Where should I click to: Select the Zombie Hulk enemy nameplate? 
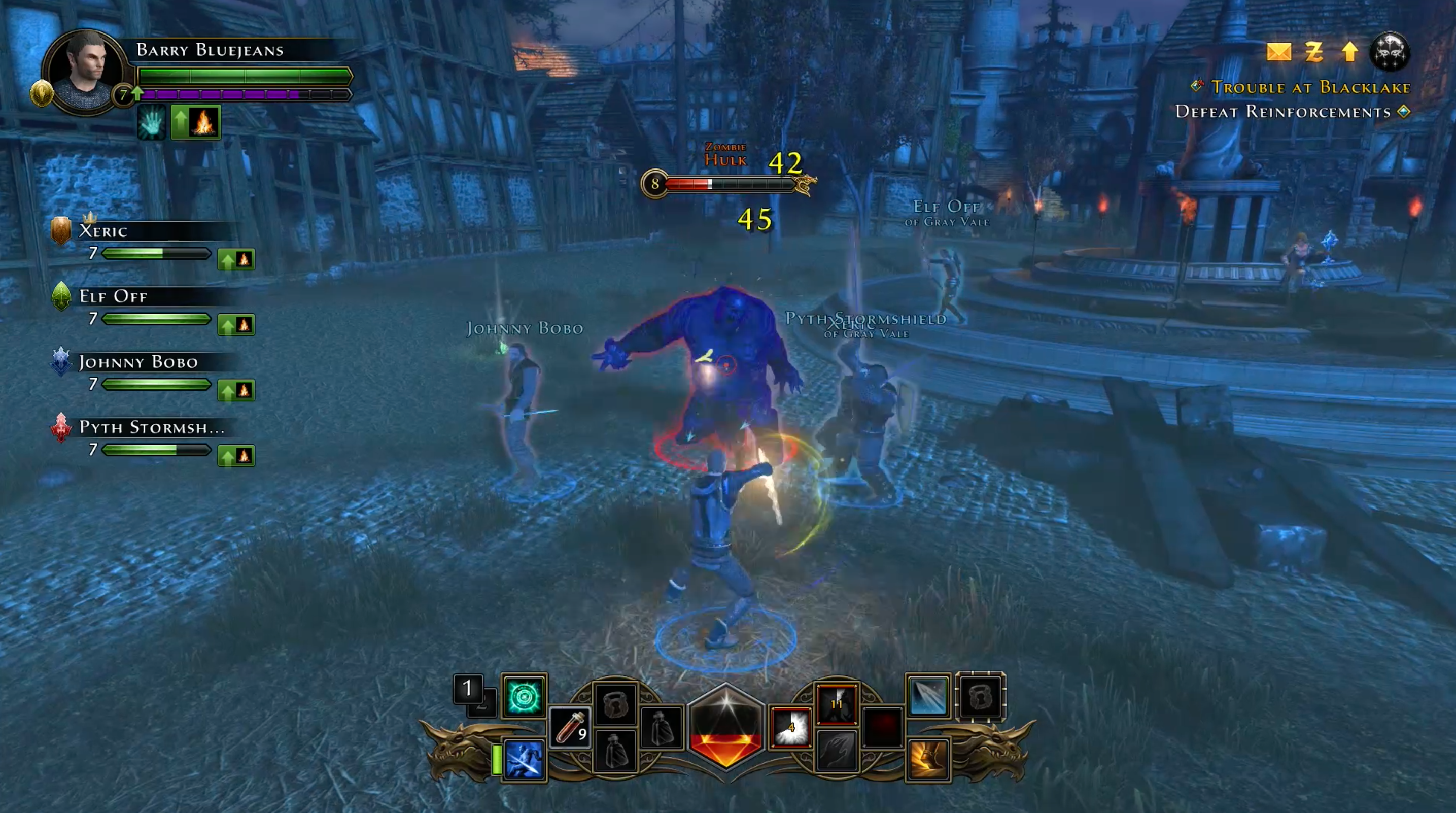coord(726,155)
